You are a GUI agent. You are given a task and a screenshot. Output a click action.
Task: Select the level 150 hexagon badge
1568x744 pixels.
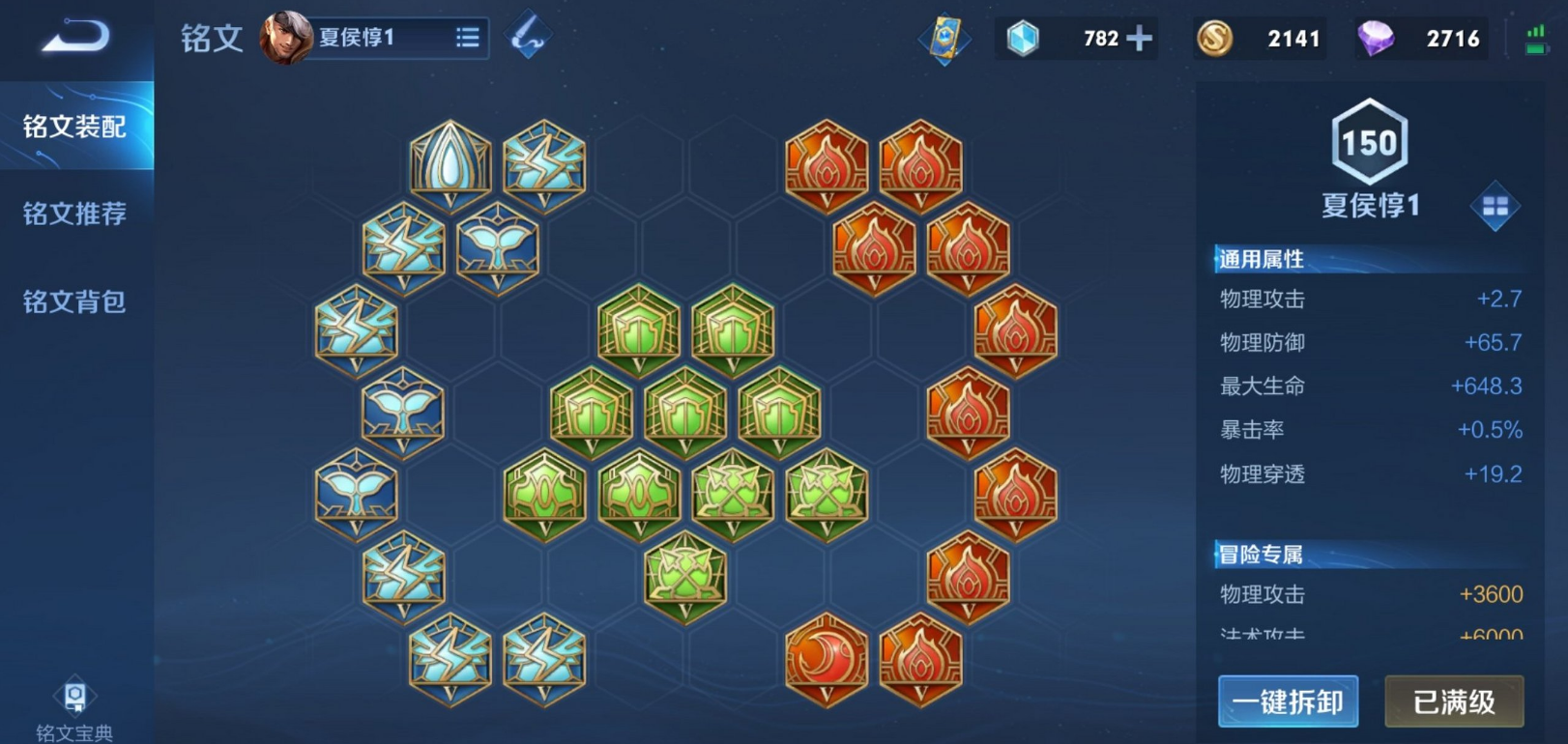(1369, 143)
